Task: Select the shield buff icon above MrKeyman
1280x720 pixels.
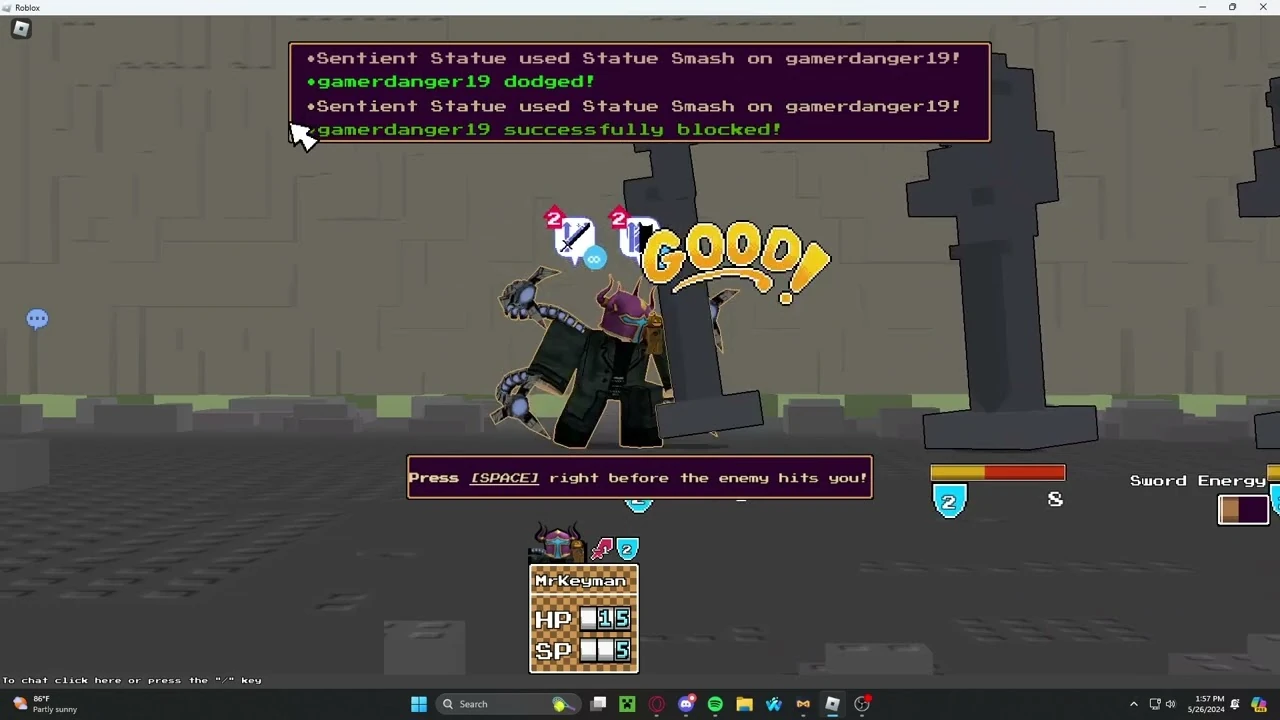Action: (x=627, y=548)
